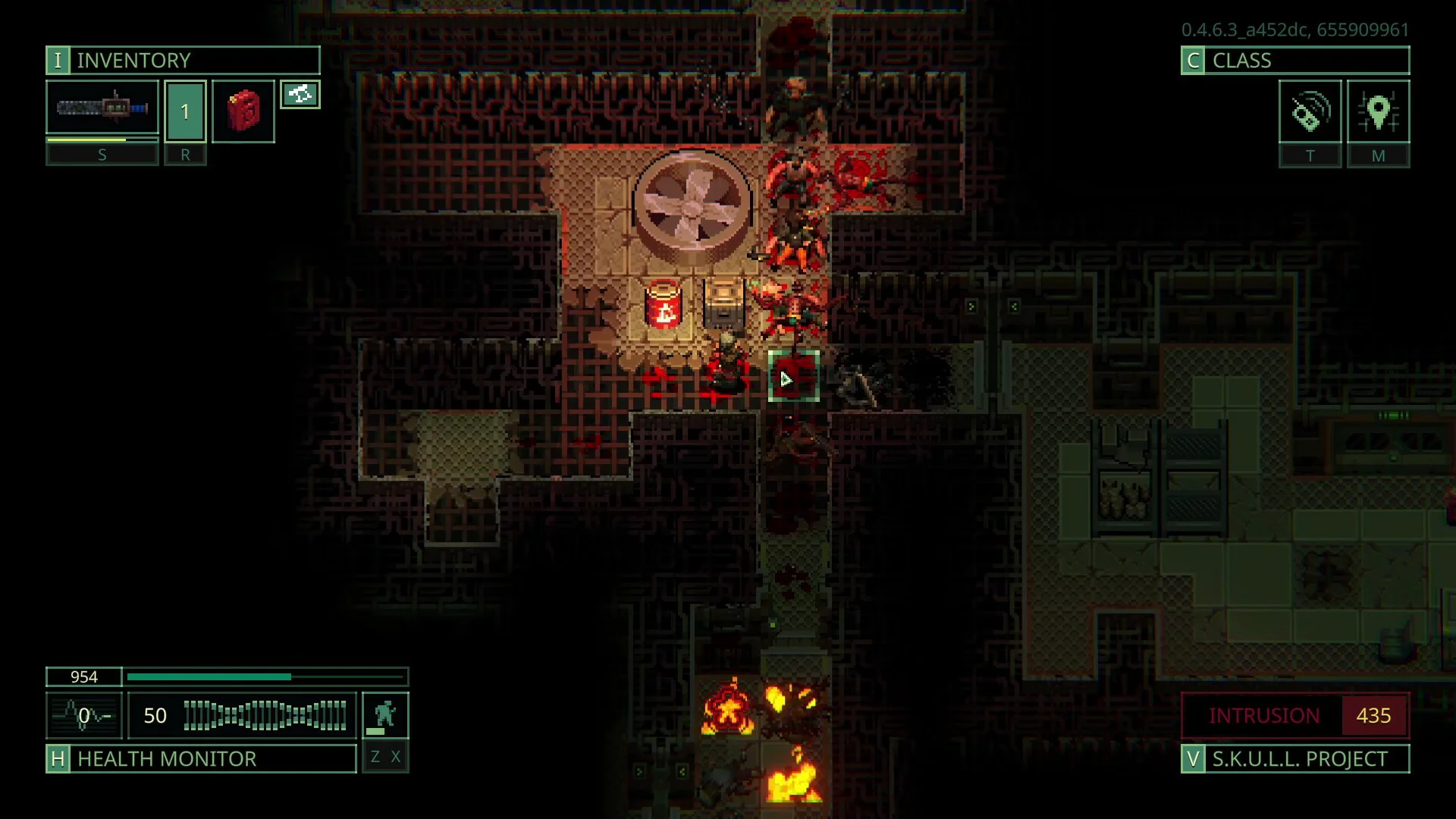Image resolution: width=1456 pixels, height=819 pixels.
Task: Open the S.K.U.L.L. Project panel
Action: pyautogui.click(x=1294, y=758)
